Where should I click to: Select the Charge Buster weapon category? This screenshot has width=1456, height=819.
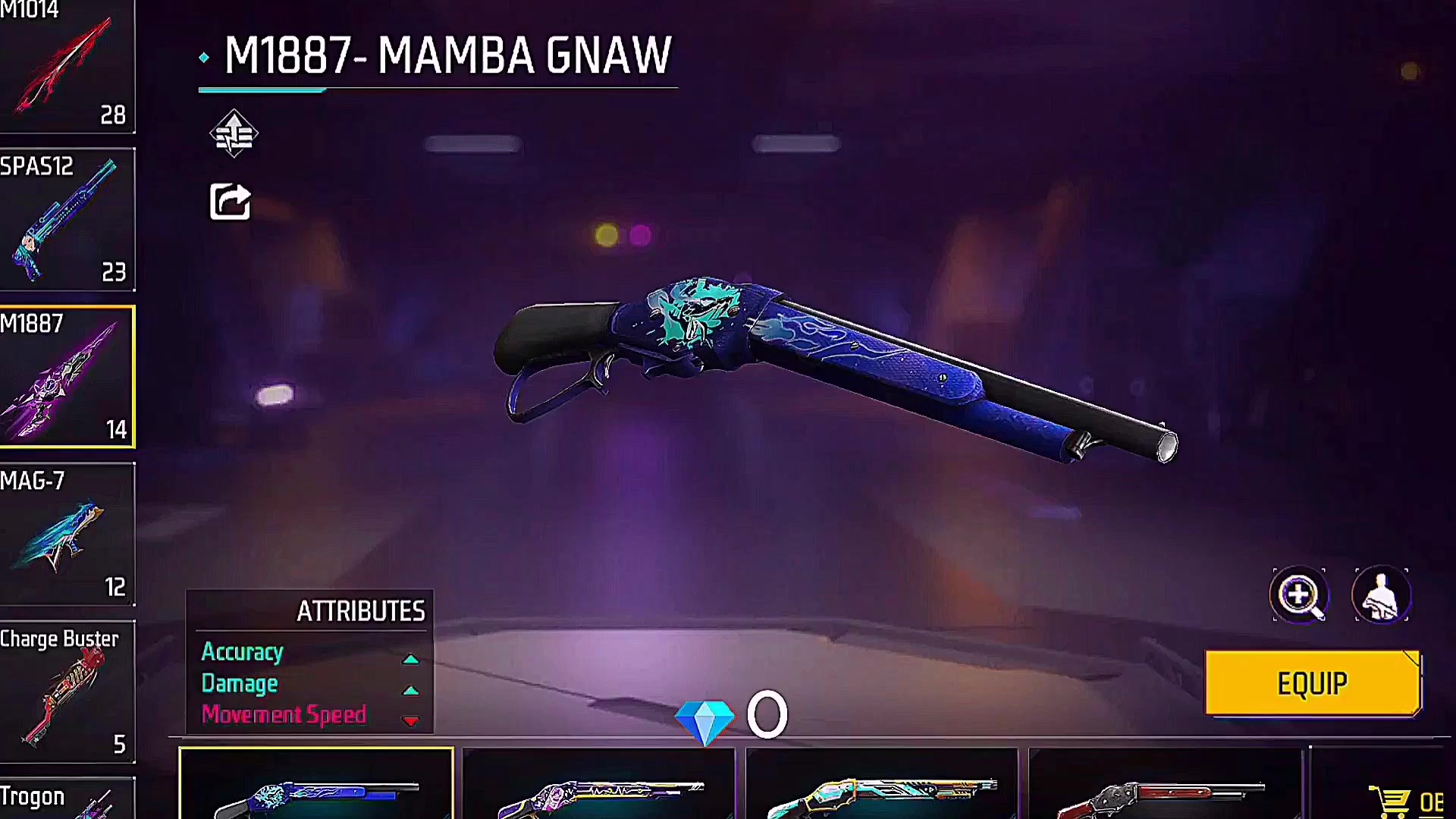click(x=67, y=692)
